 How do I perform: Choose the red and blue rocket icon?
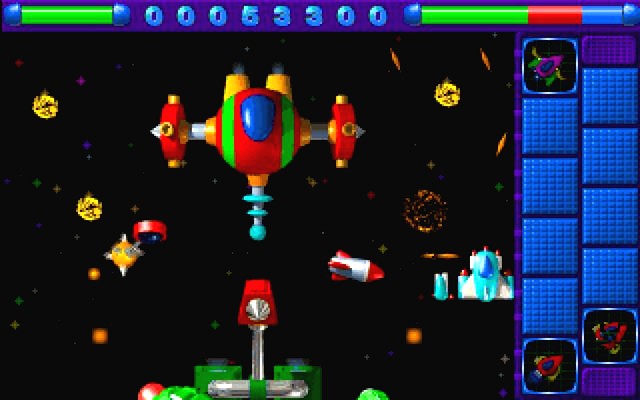click(x=549, y=364)
